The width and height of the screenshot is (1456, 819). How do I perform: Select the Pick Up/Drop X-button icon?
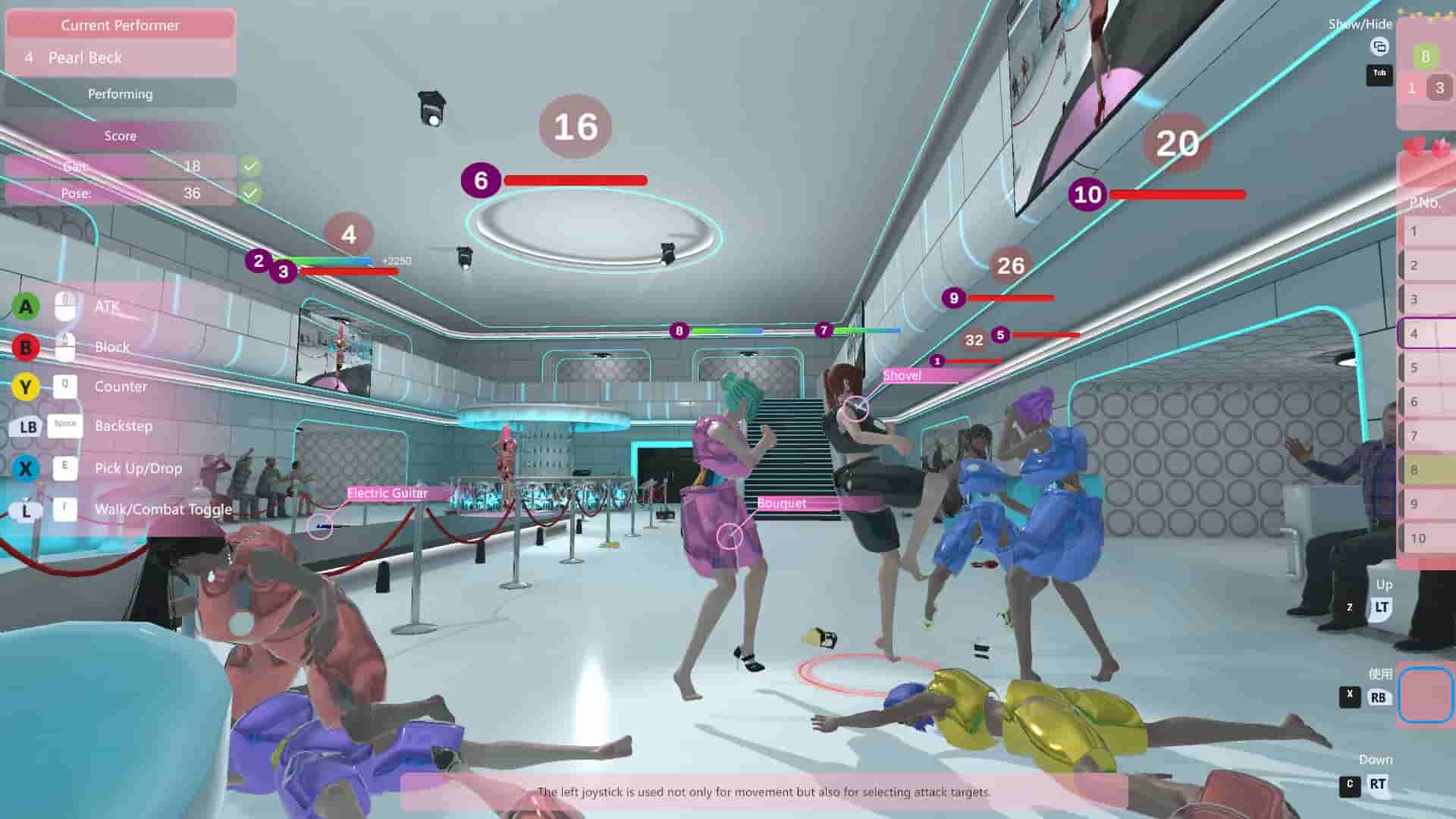[x=26, y=469]
